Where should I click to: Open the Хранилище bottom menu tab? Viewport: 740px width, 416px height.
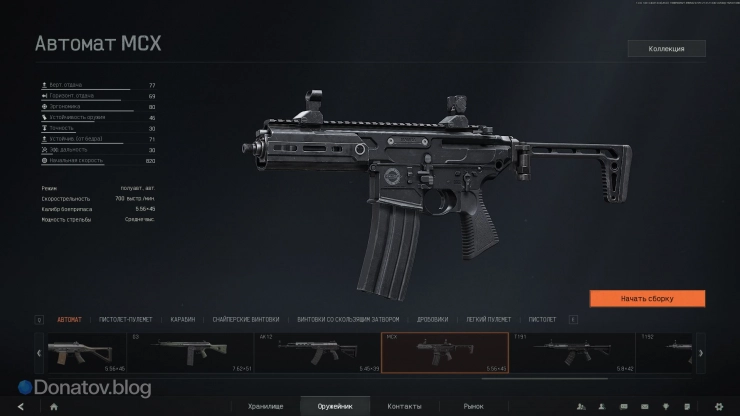267,407
